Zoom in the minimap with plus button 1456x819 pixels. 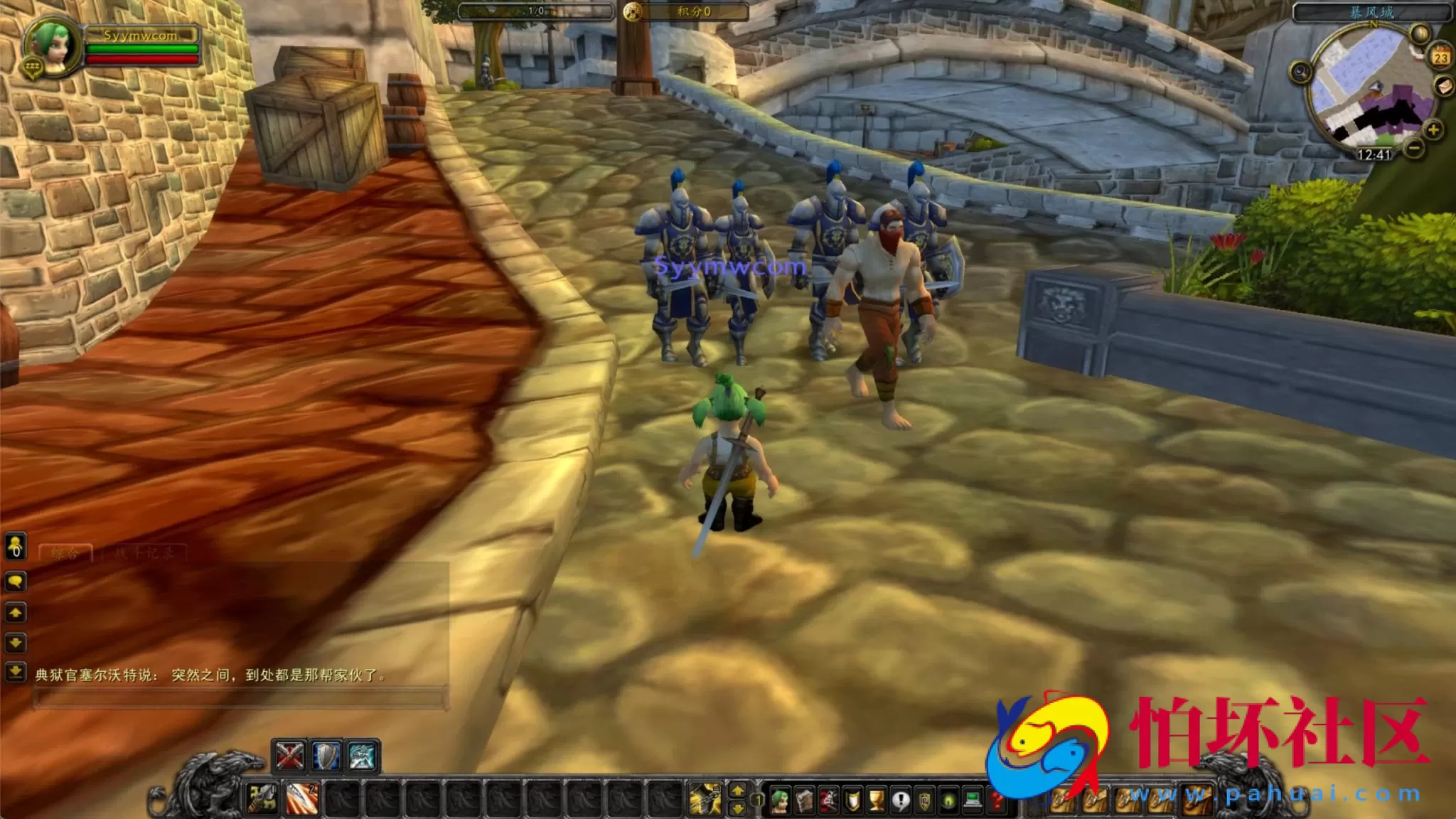[1432, 129]
